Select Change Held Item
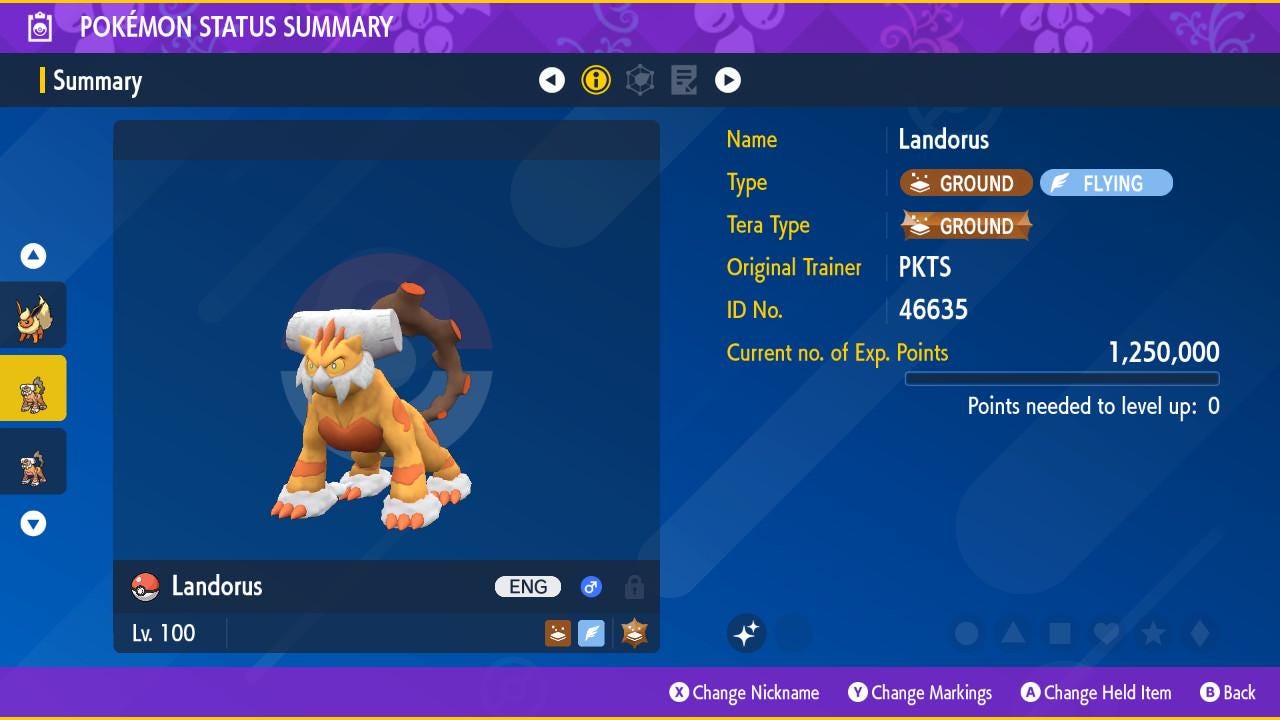This screenshot has width=1280, height=720. pyautogui.click(x=1096, y=693)
